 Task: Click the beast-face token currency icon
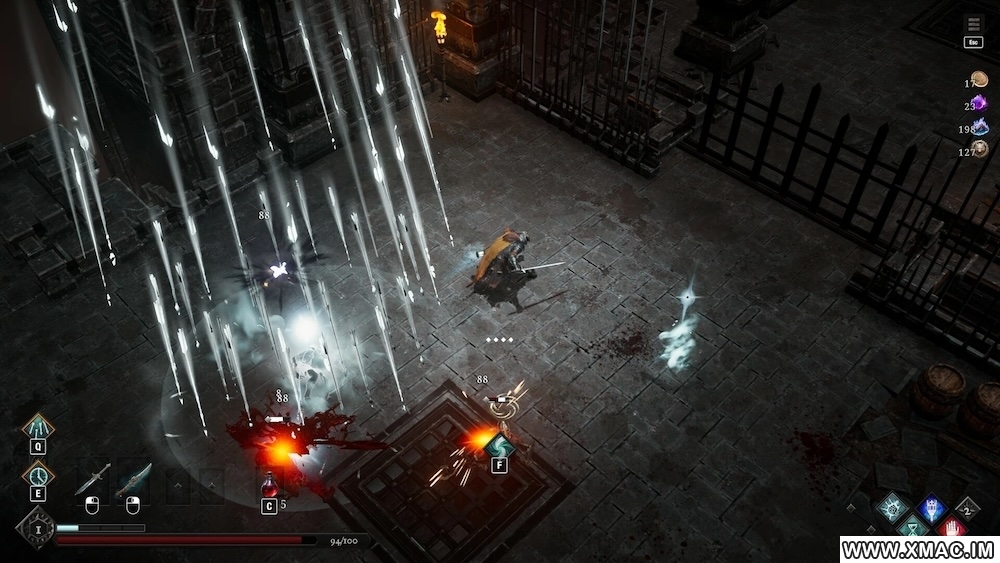click(980, 149)
